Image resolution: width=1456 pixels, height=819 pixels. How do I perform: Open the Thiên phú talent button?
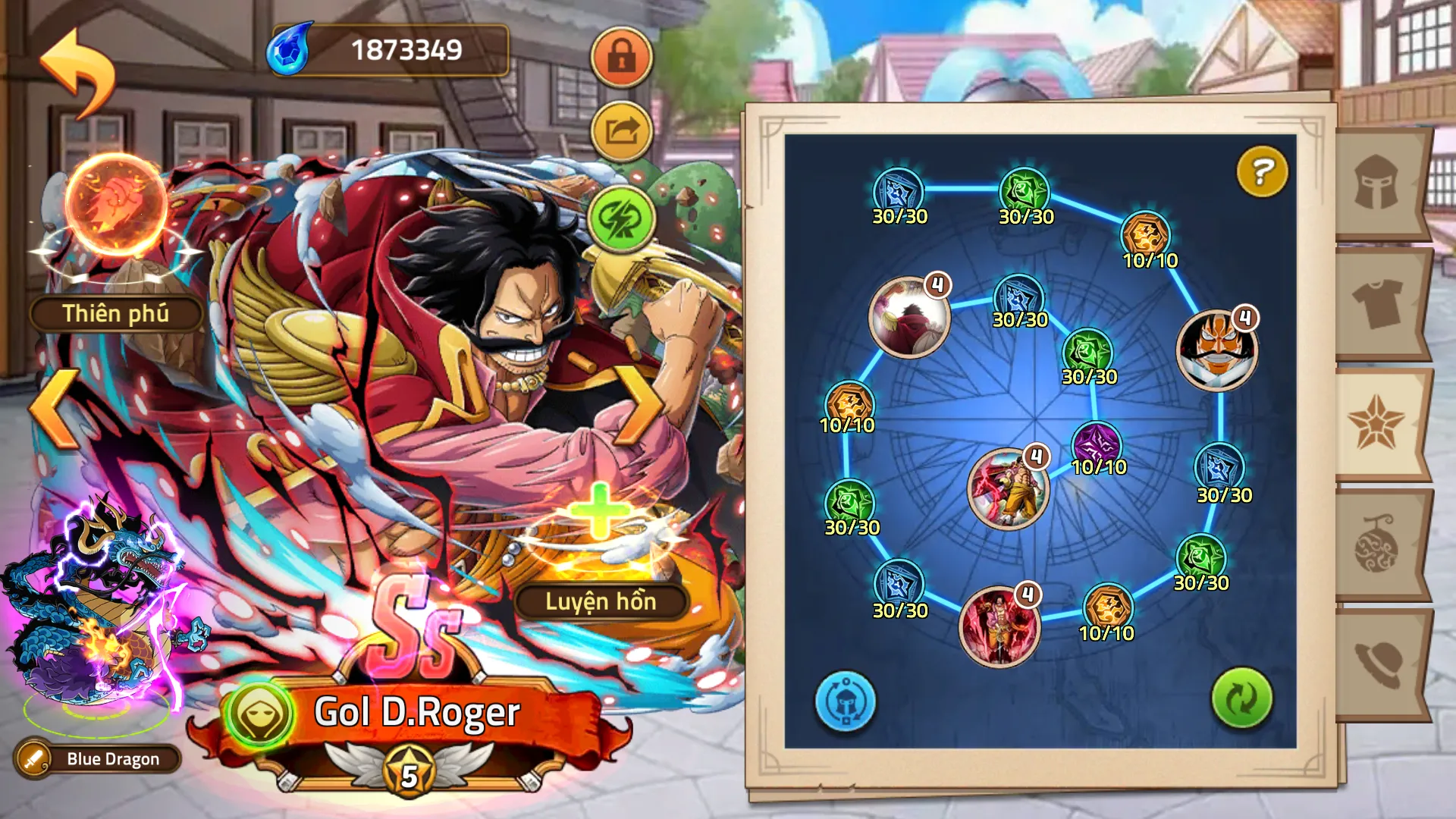[x=116, y=313]
